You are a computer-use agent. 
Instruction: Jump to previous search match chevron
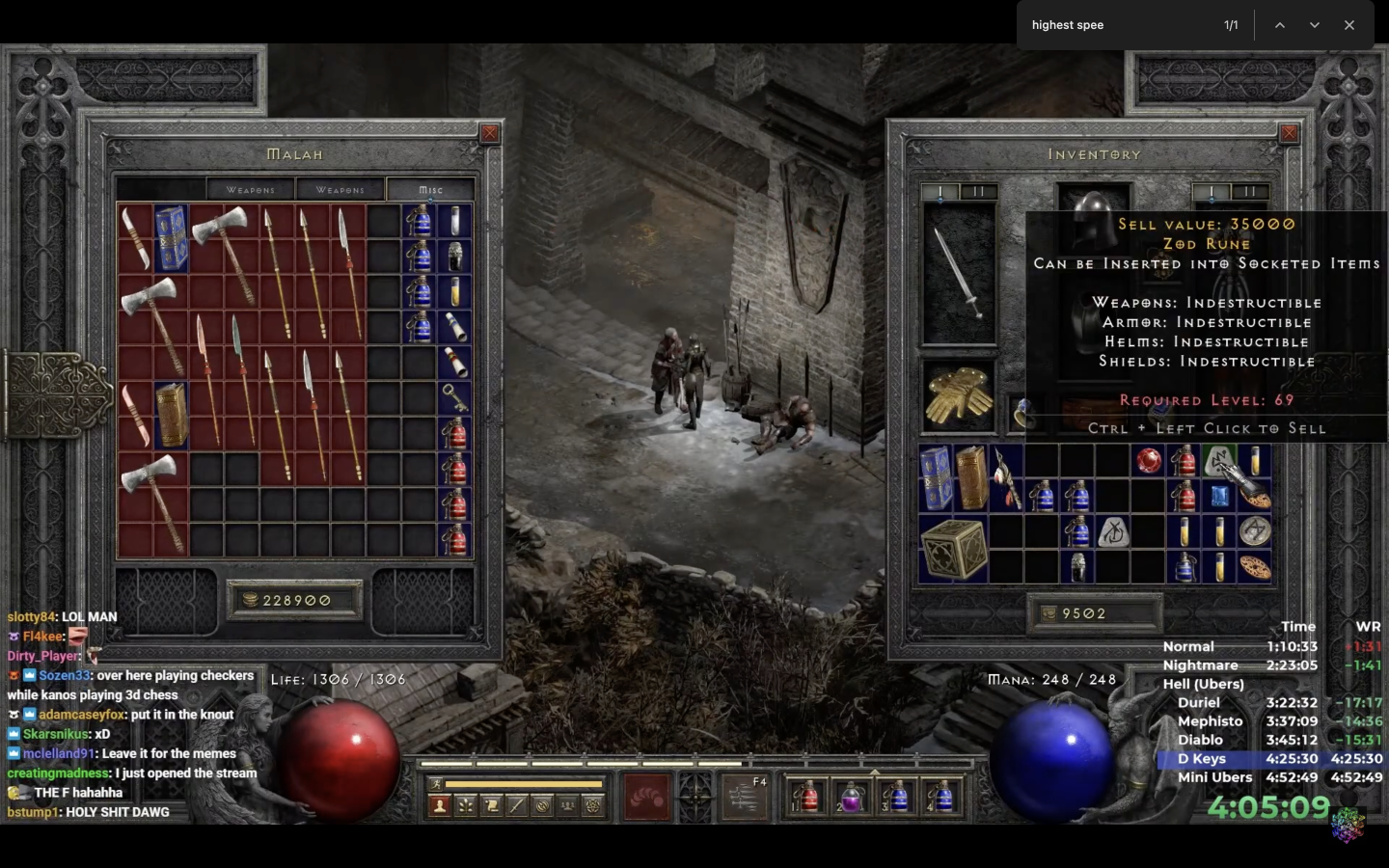point(1280,24)
